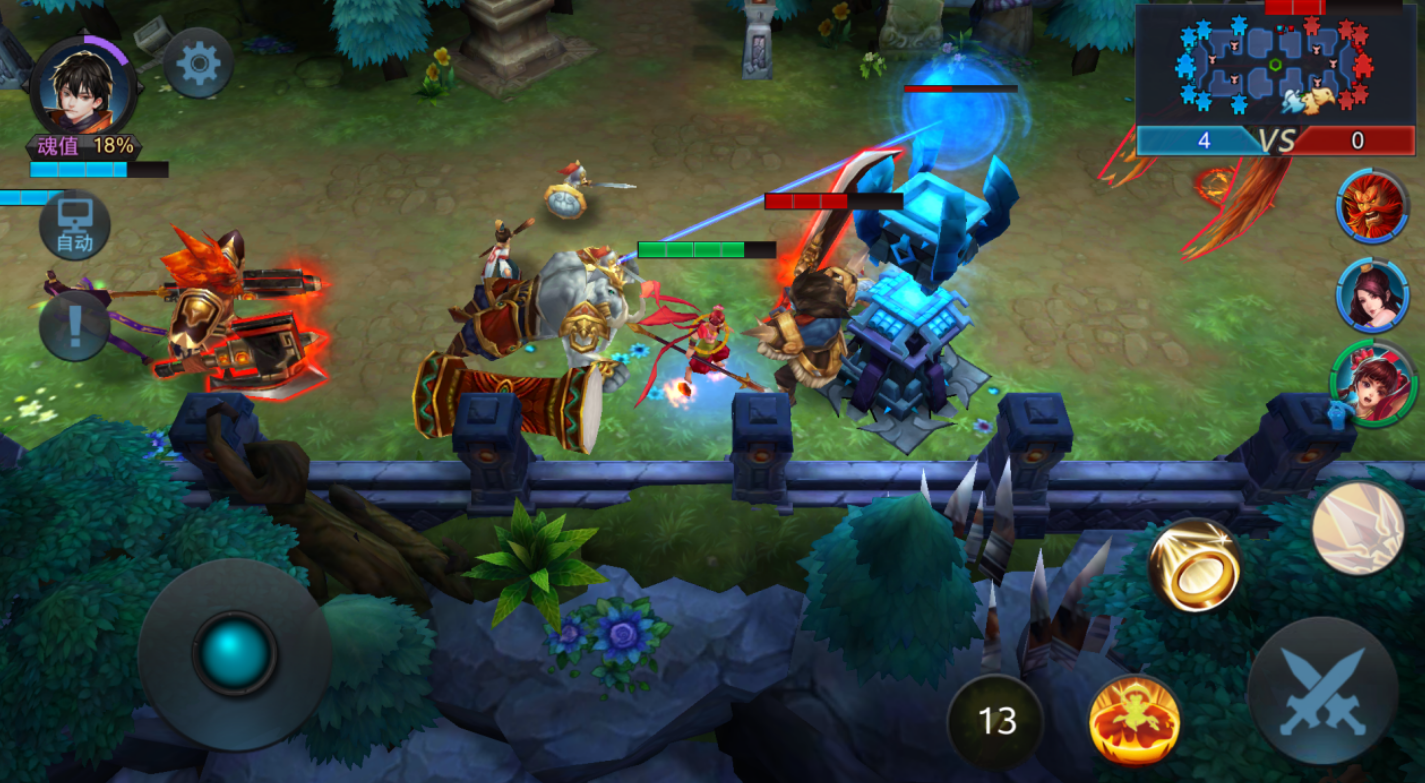The width and height of the screenshot is (1425, 783).
Task: Use the pale feather blade skill
Action: (x=1357, y=527)
